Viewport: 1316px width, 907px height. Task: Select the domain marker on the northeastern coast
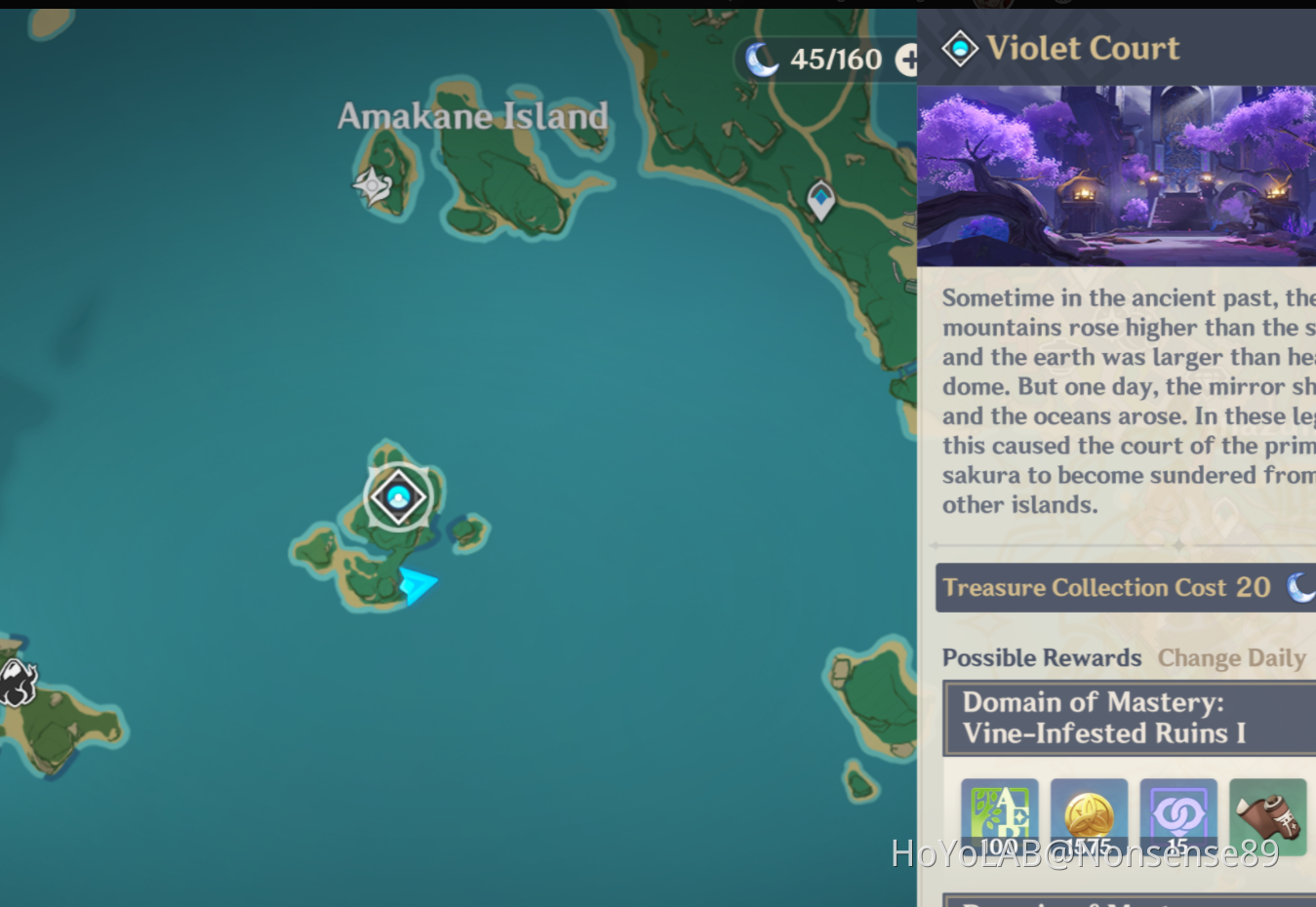click(x=820, y=200)
